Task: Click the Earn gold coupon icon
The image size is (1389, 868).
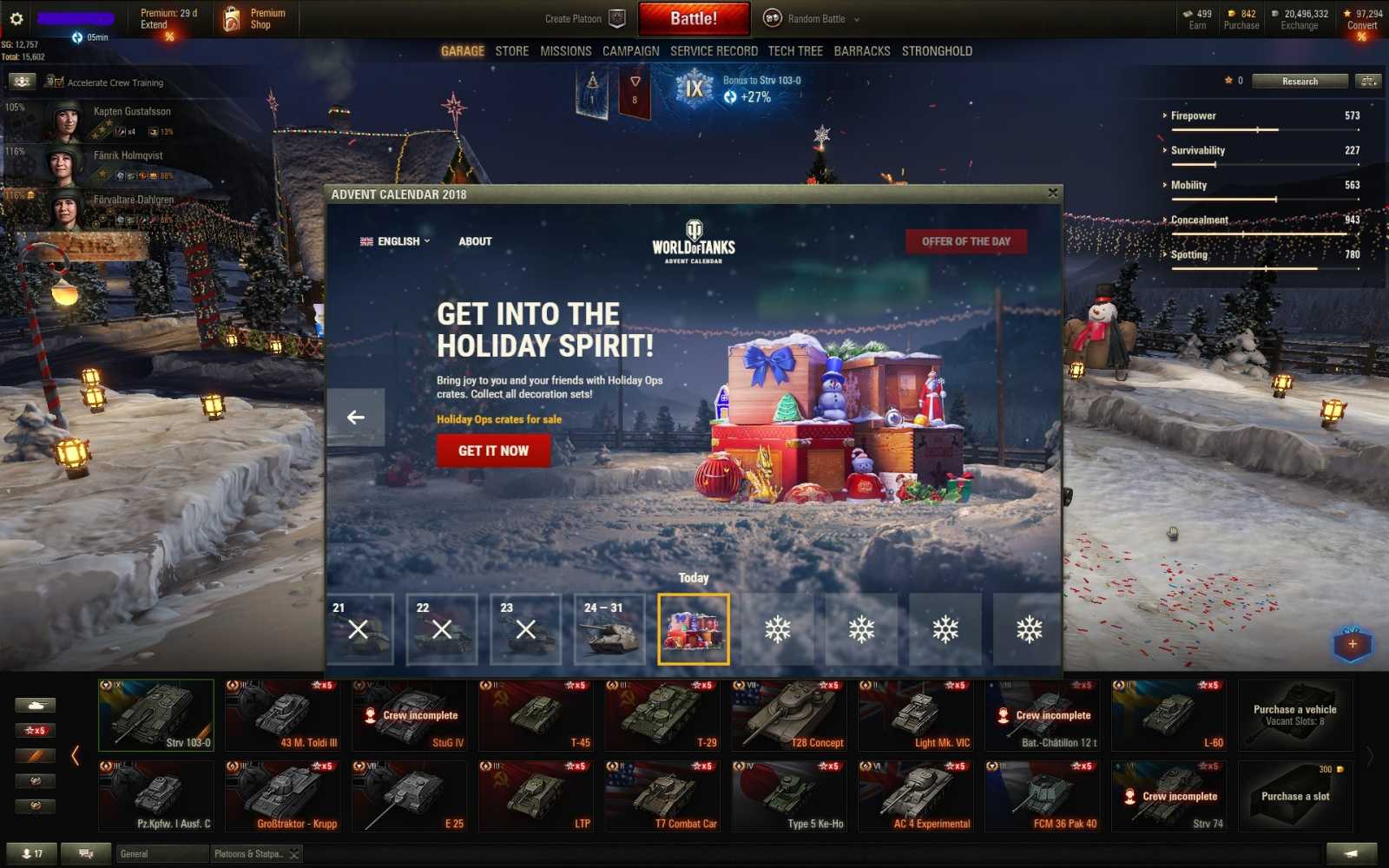Action: click(x=1189, y=15)
